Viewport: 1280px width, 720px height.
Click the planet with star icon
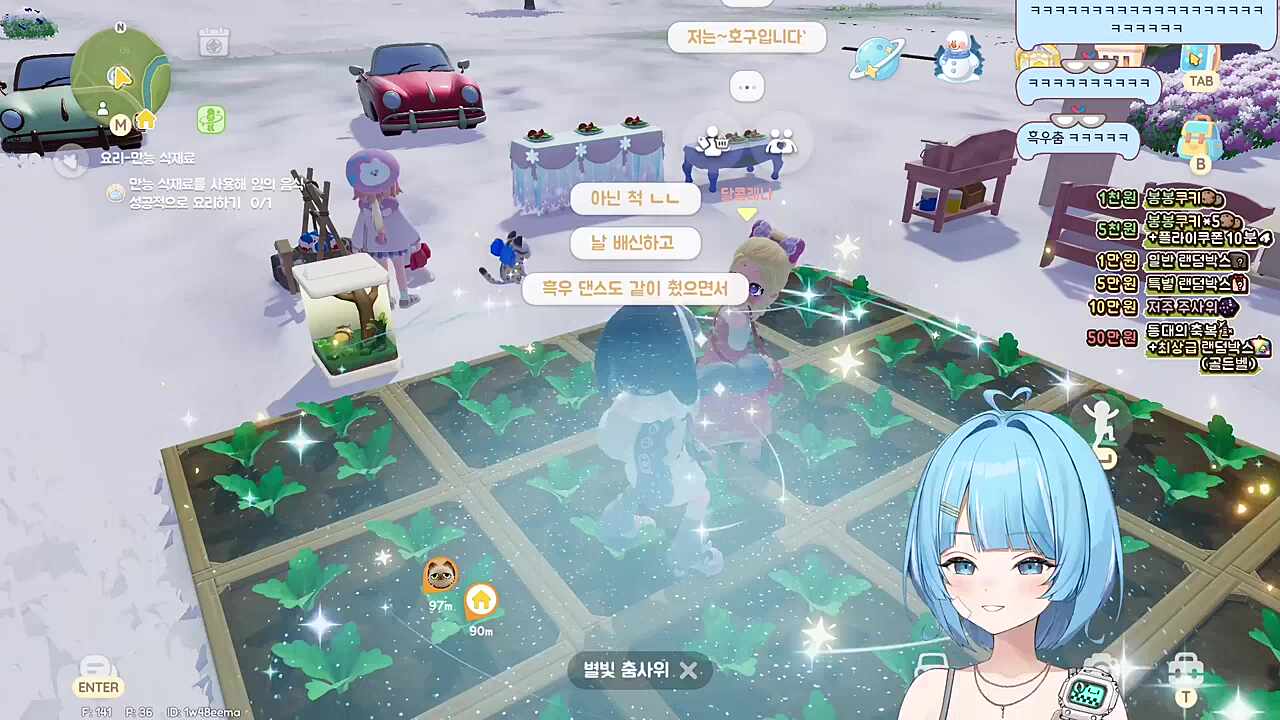tap(877, 56)
